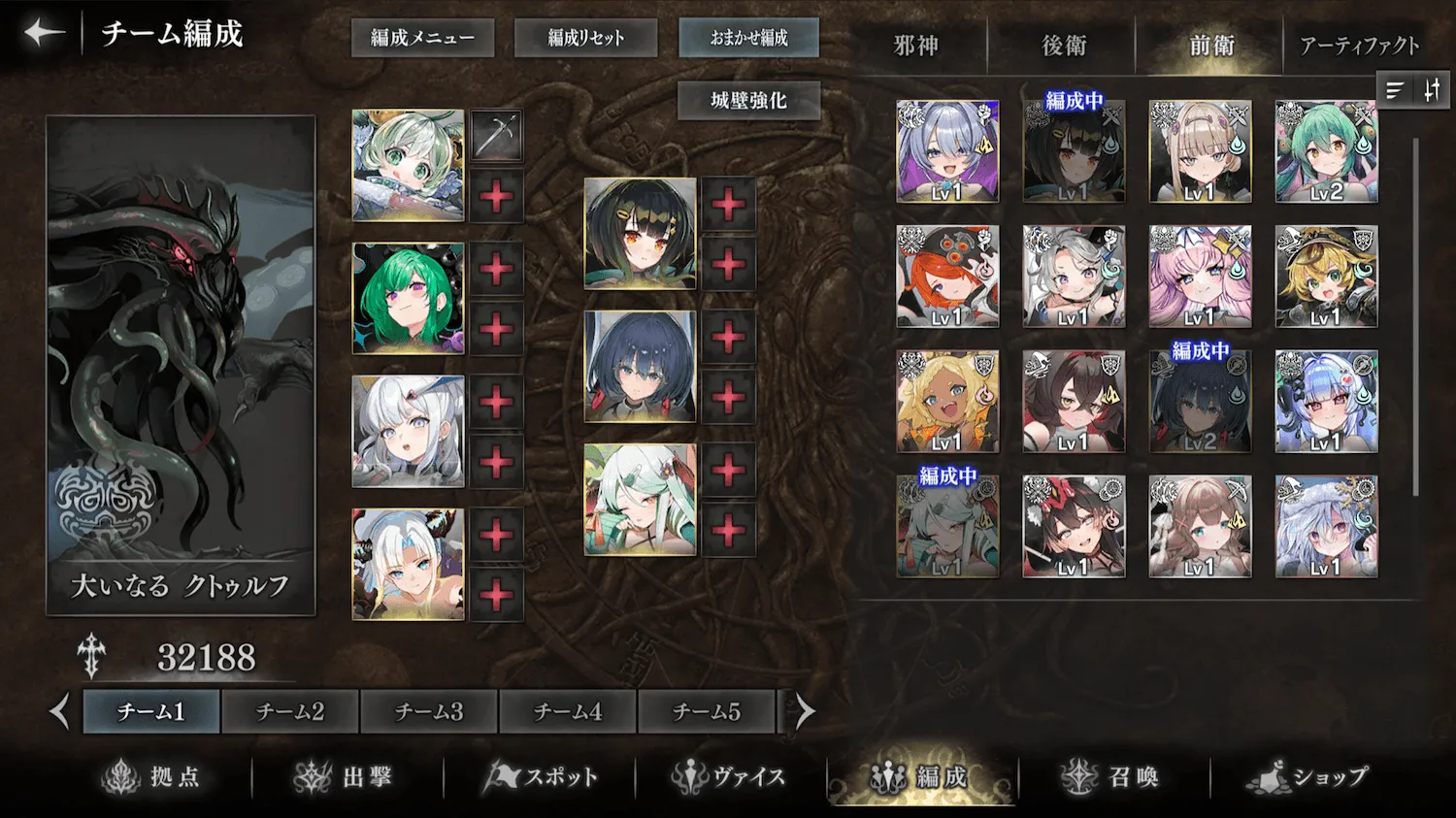The width and height of the screenshot is (1456, 818).
Task: Click the right arrow to reveal more teams
Action: [x=803, y=711]
